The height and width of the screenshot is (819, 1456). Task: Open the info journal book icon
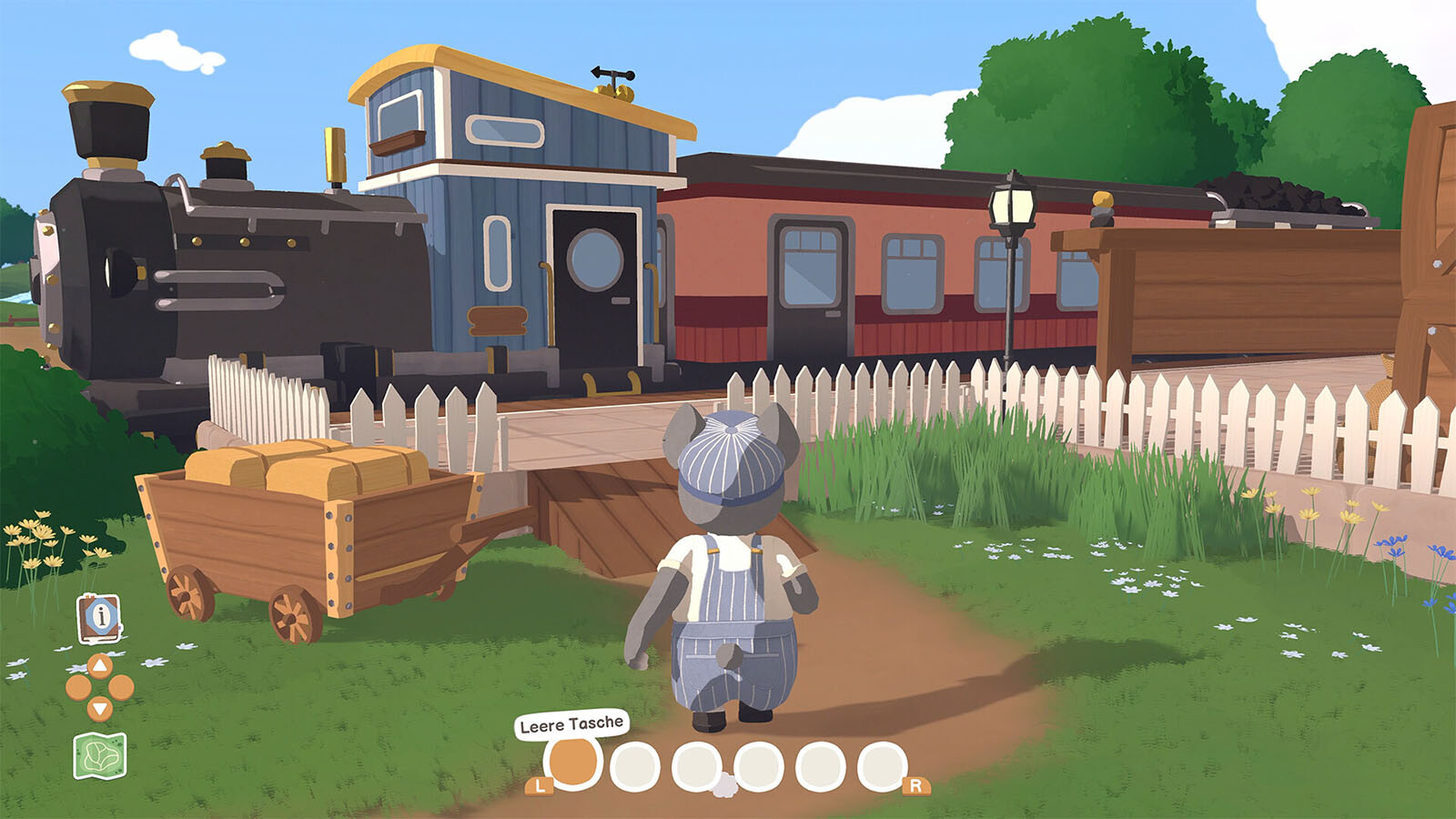(100, 618)
